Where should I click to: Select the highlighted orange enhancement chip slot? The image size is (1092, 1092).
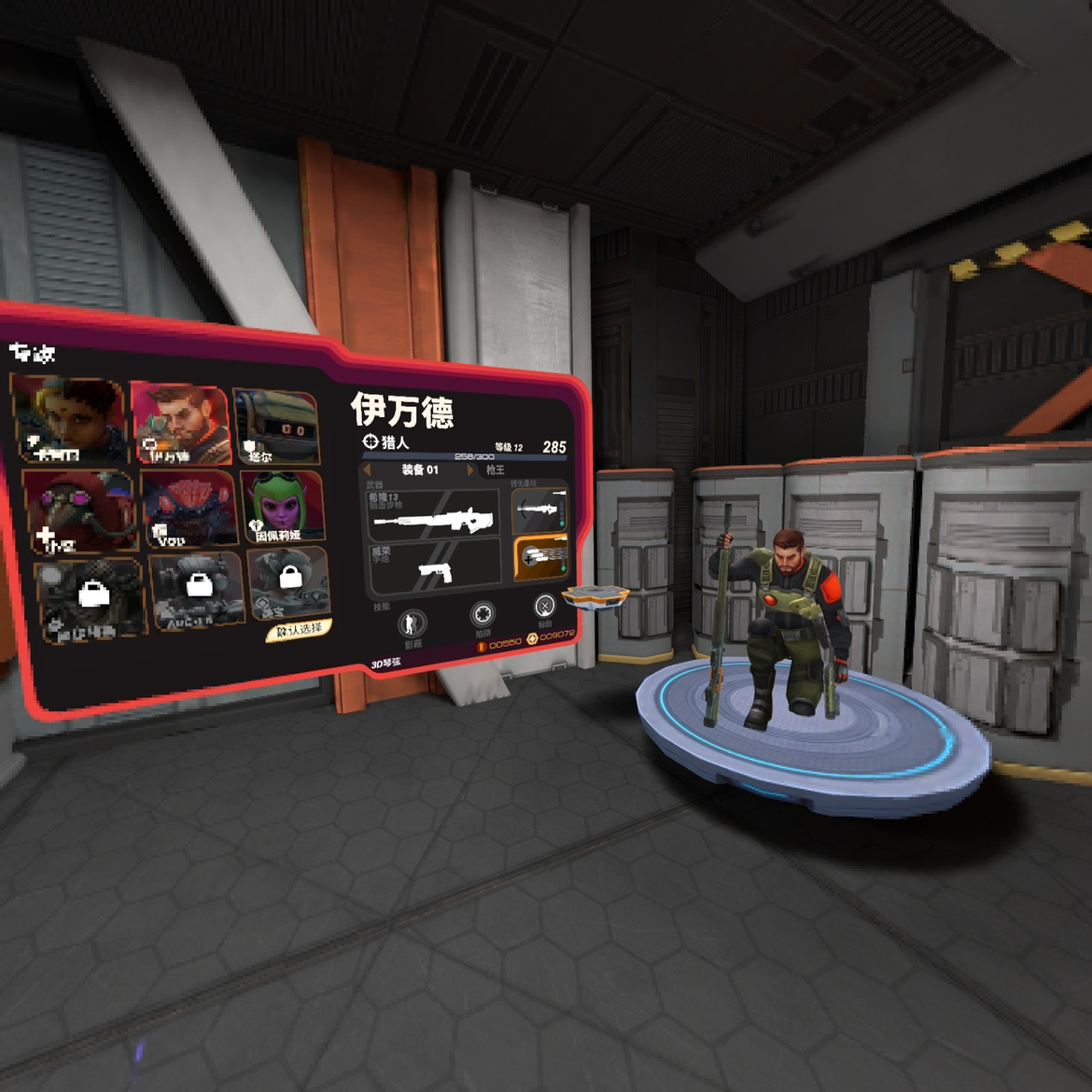point(540,558)
